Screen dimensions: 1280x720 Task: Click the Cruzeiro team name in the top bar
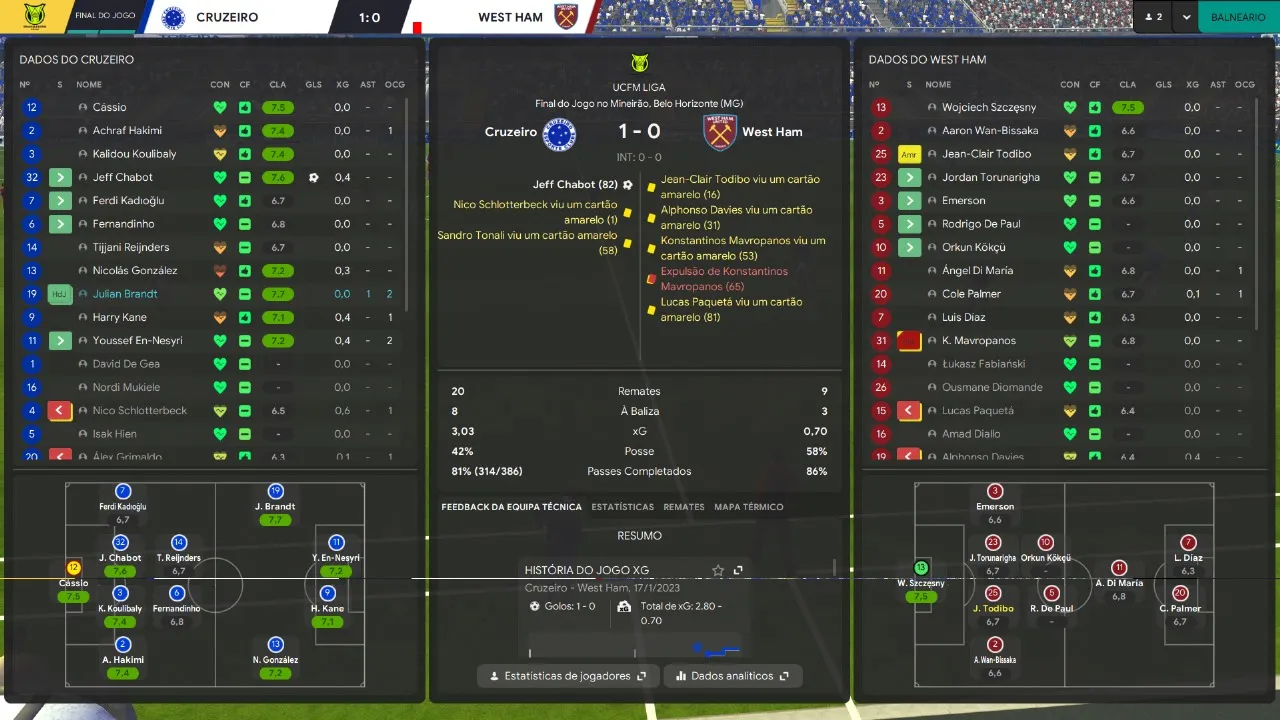point(227,17)
